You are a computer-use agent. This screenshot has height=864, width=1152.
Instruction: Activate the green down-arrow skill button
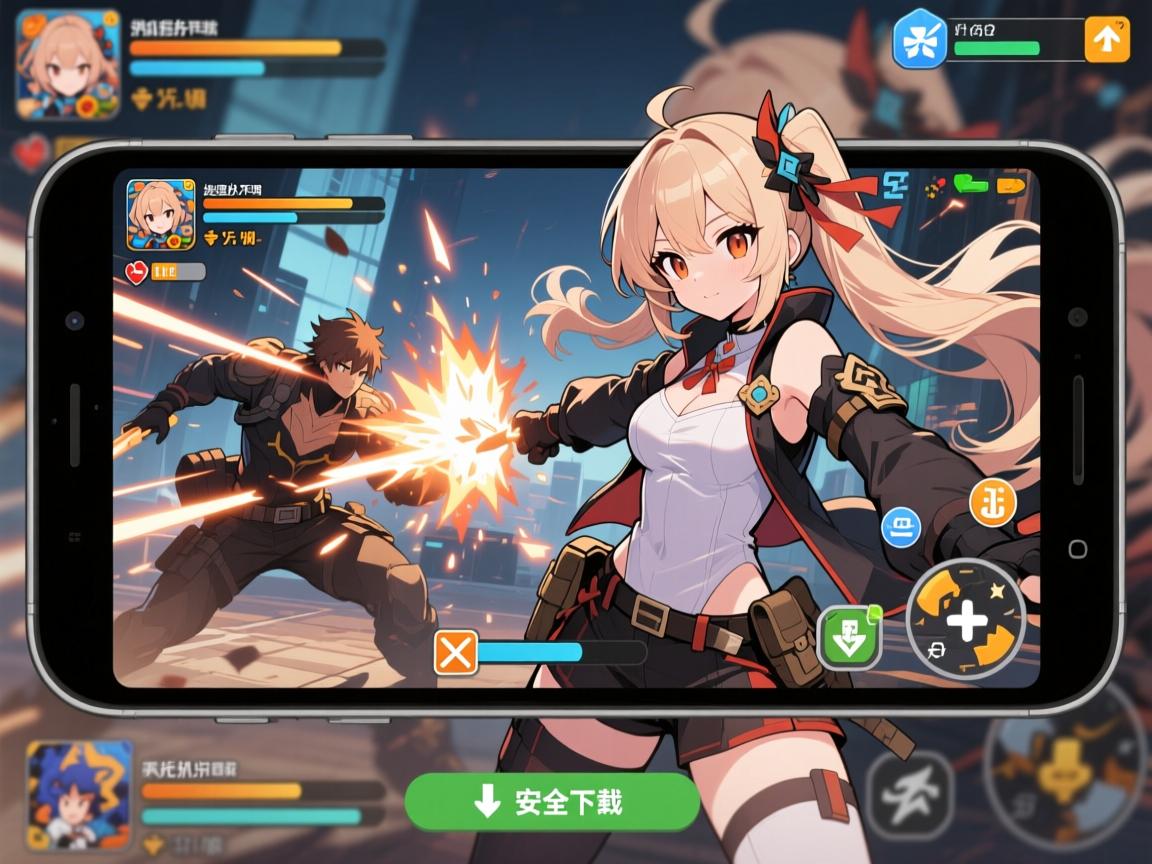tap(849, 638)
